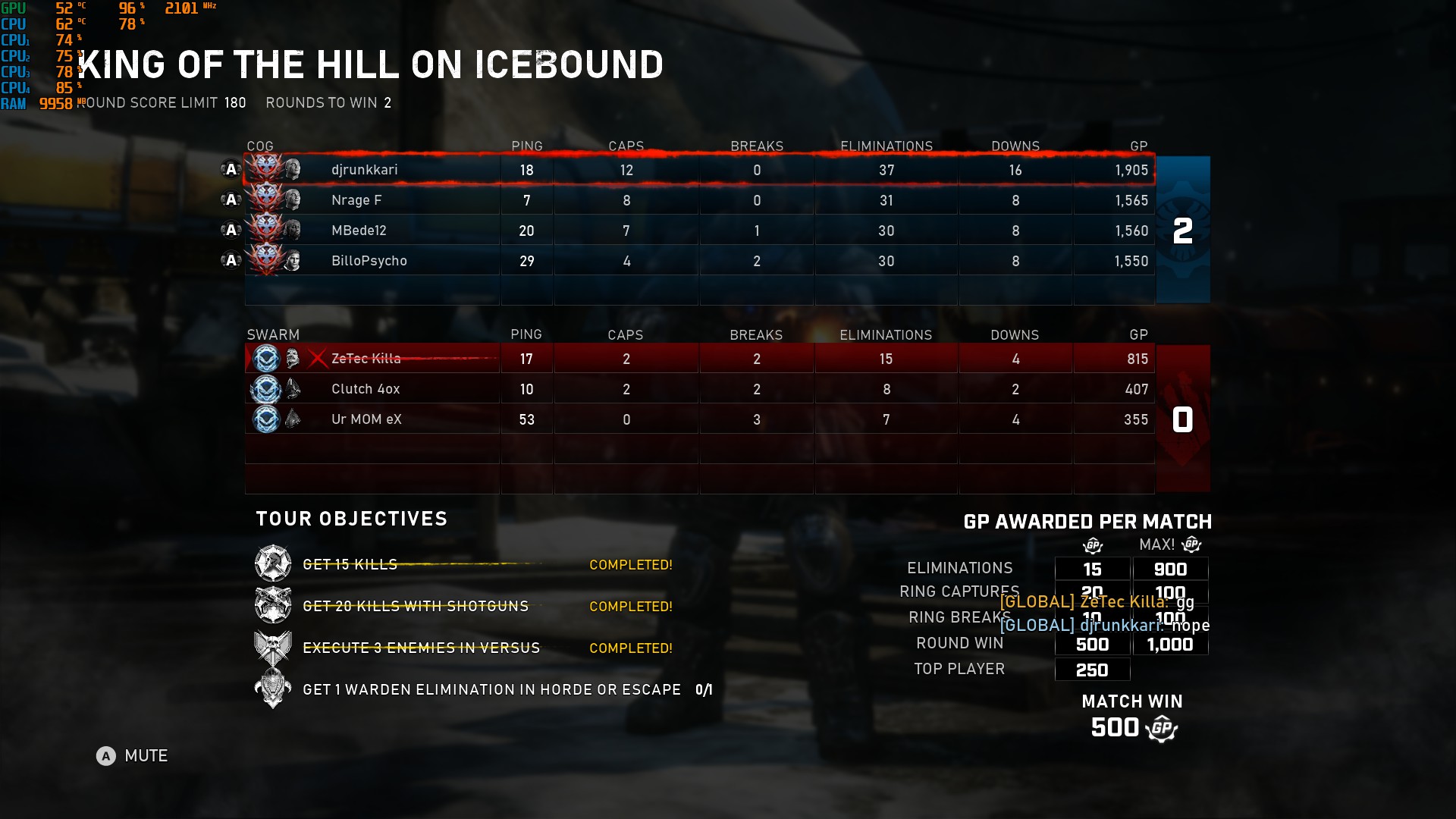Click the Mute option
This screenshot has height=819, width=1456.
click(132, 756)
